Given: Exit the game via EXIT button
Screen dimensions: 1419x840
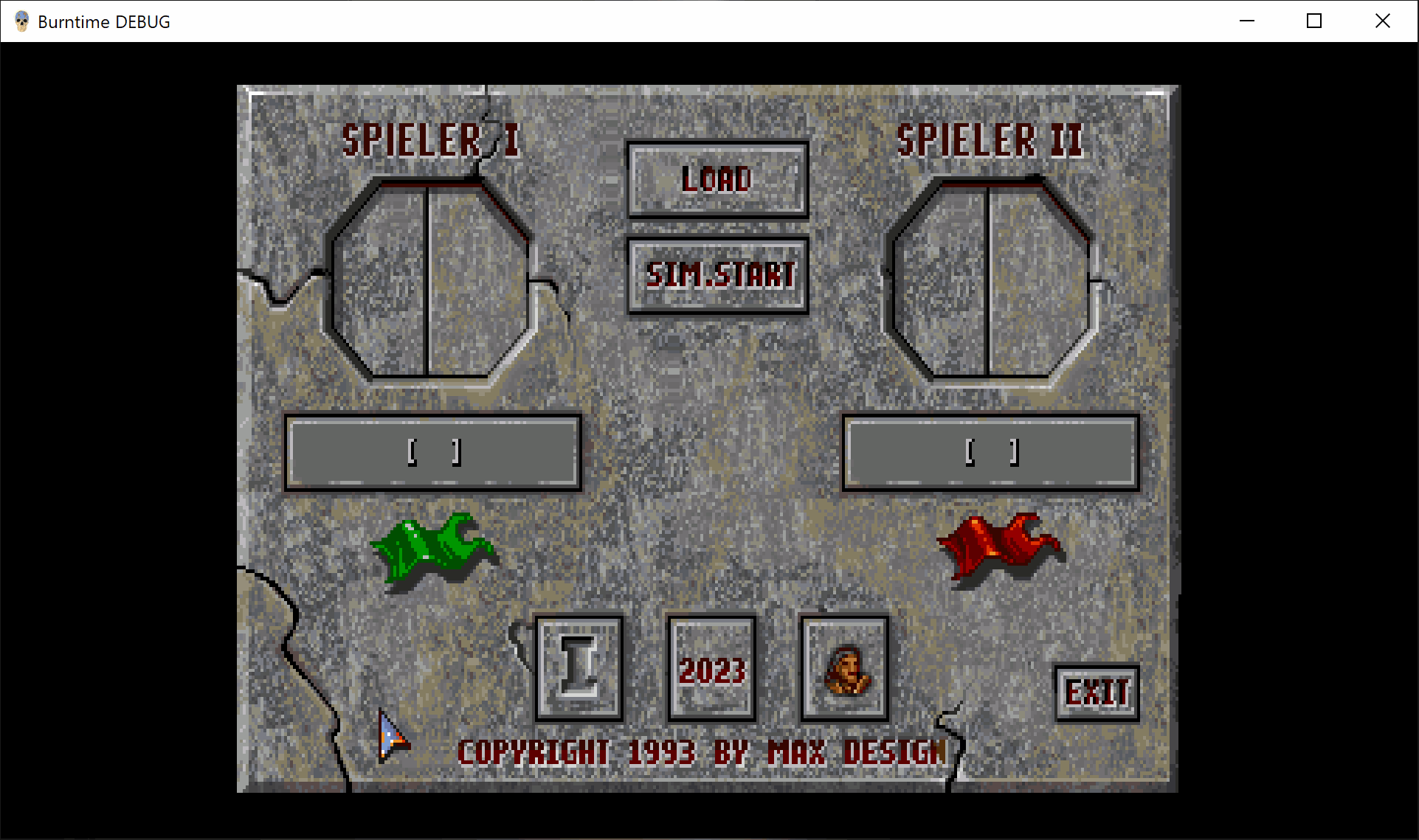Looking at the screenshot, I should pyautogui.click(x=1097, y=693).
